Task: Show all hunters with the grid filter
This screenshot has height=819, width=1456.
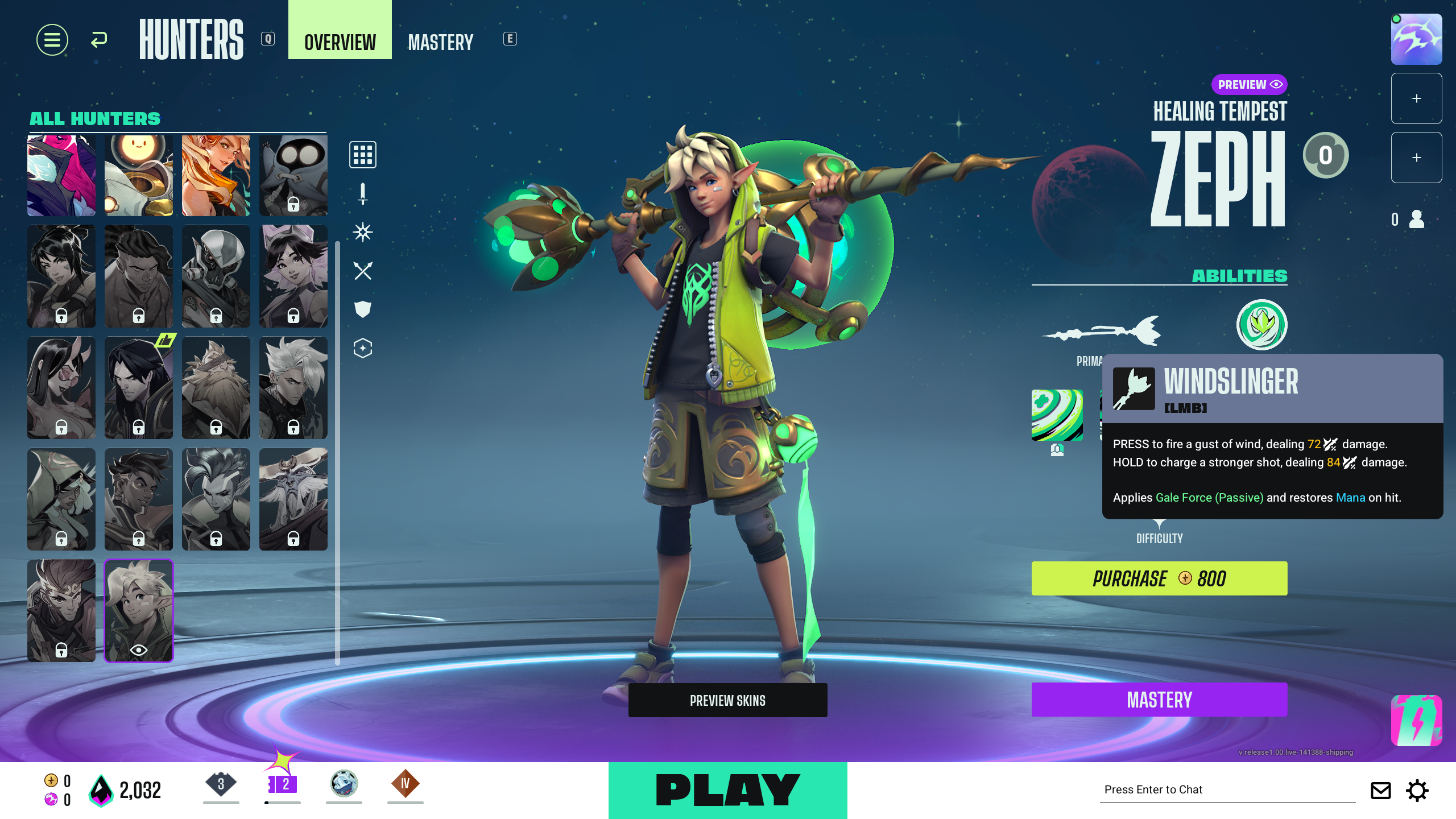Action: (362, 155)
